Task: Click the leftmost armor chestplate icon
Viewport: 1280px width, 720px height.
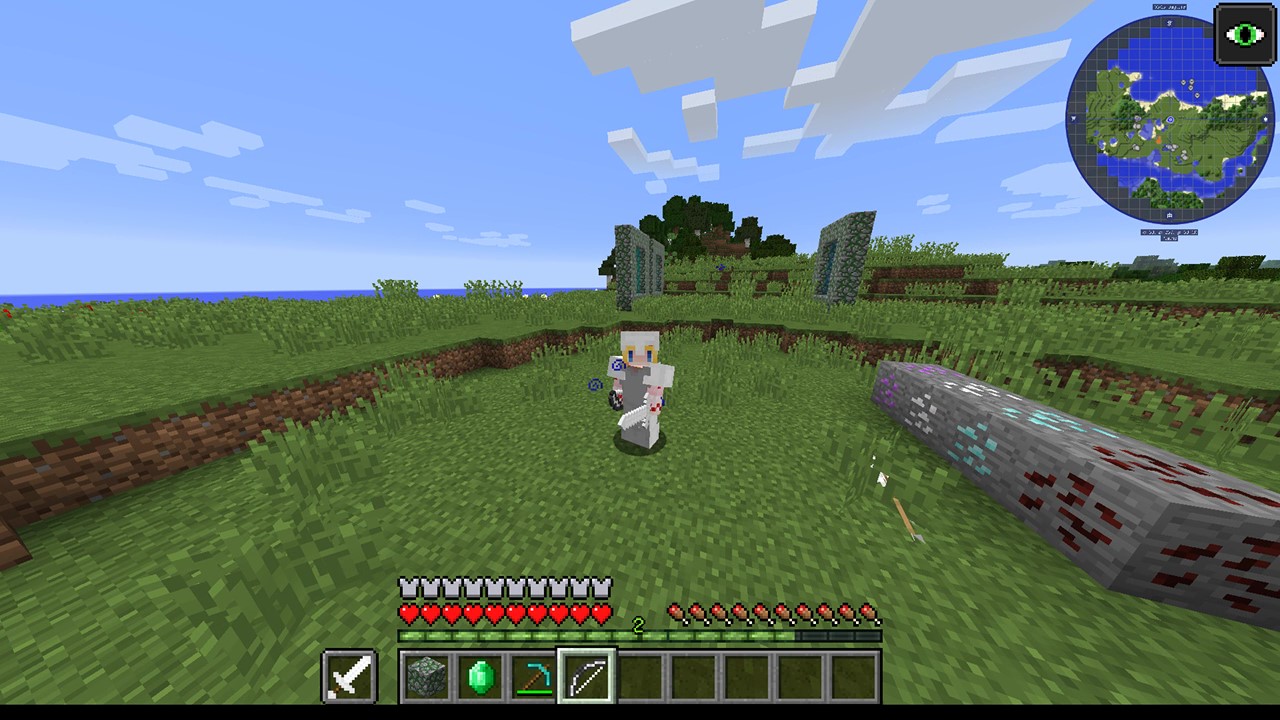Action: click(406, 586)
